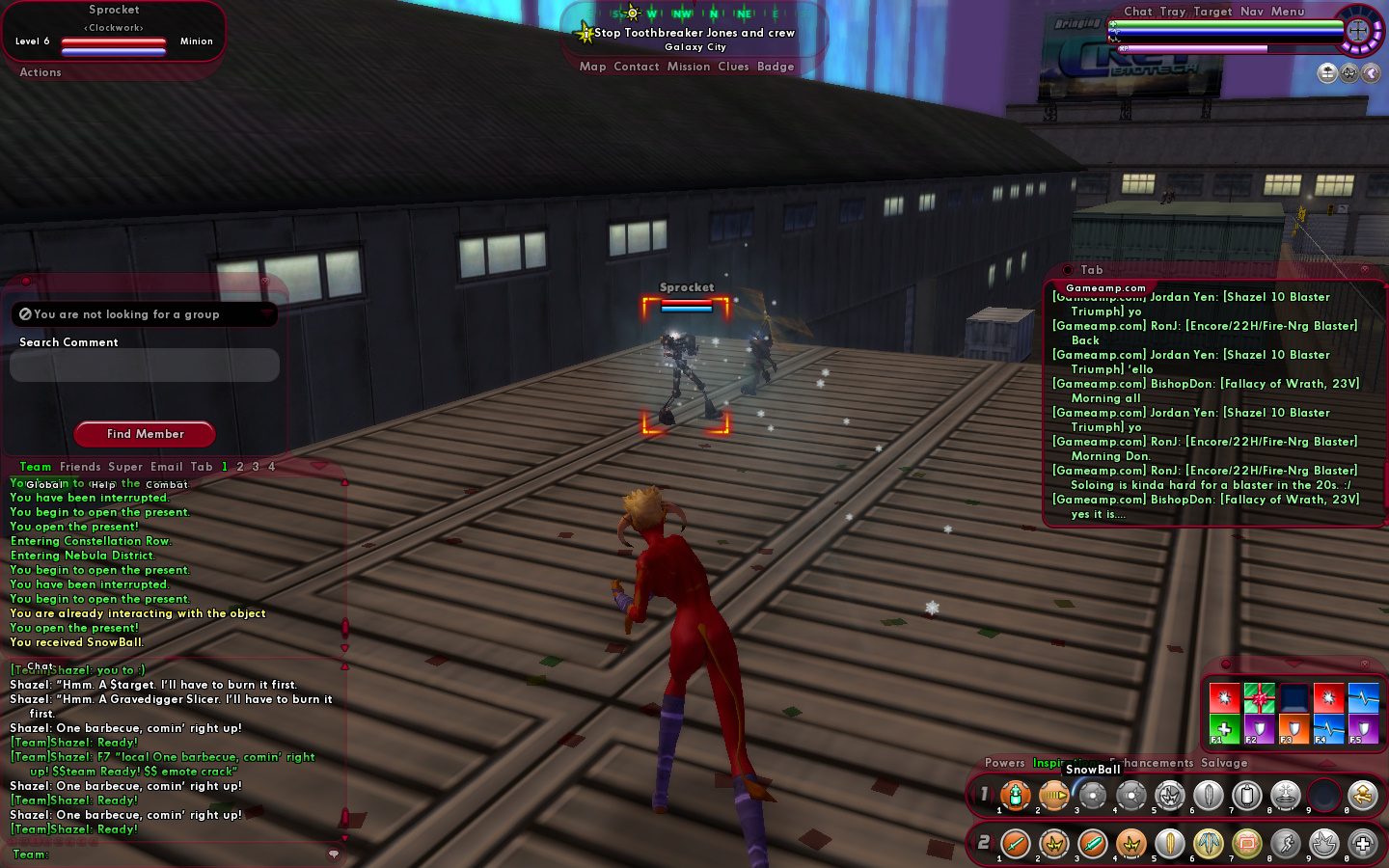Click the Team chat input line
1389x868 pixels.
coord(174,854)
